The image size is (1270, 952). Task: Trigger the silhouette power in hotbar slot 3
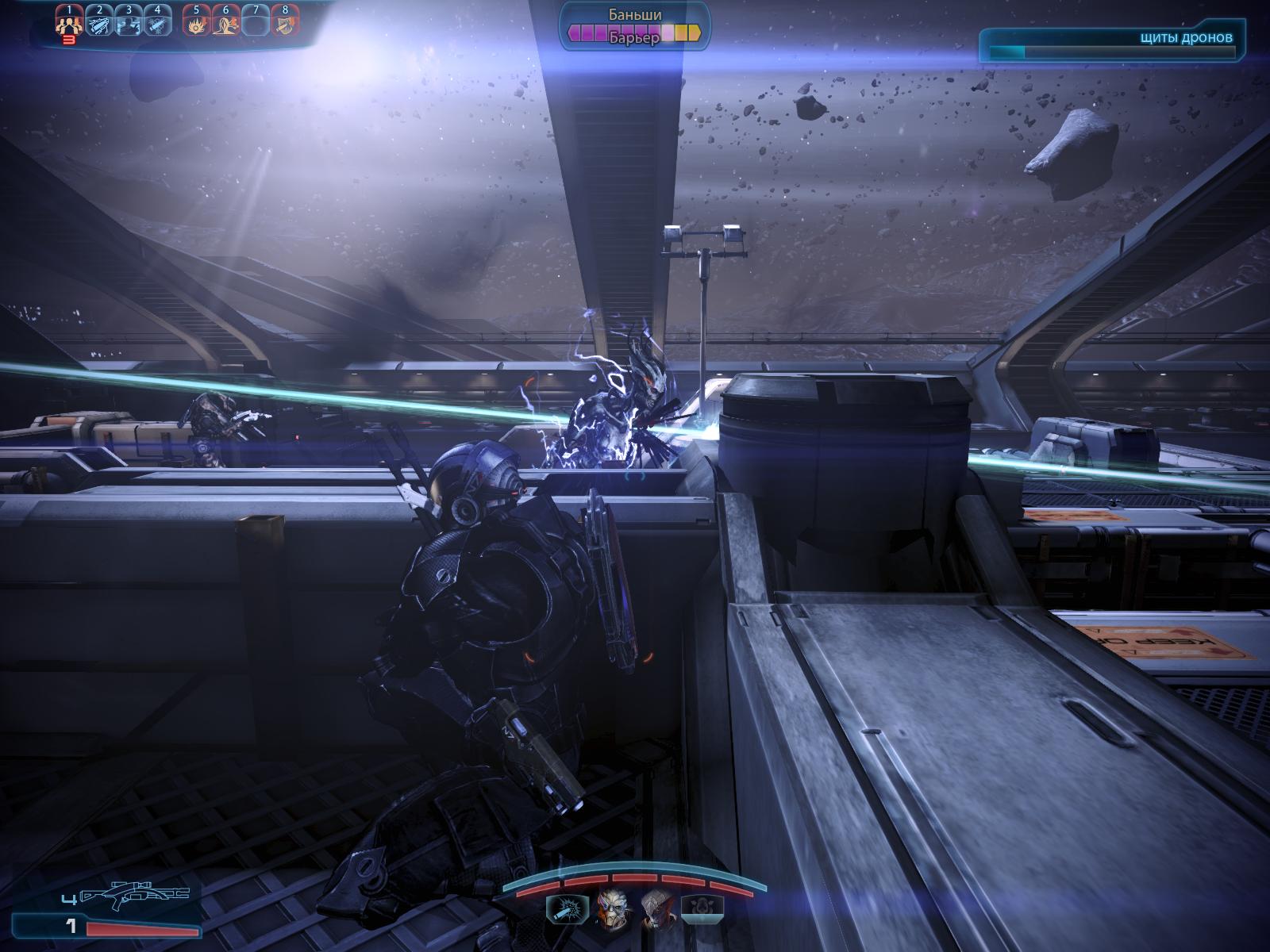point(129,24)
